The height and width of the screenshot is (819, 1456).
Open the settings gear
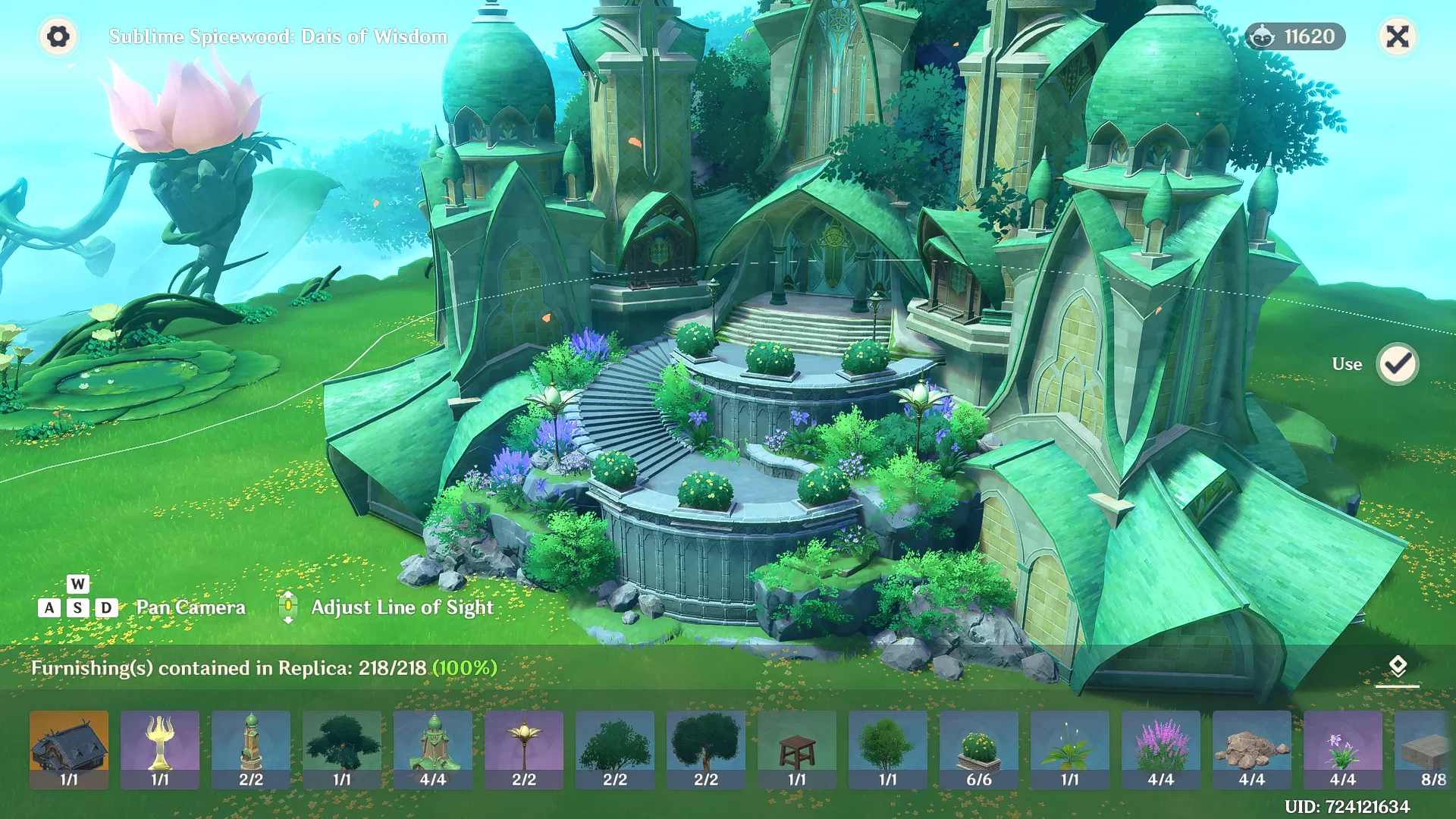tap(57, 36)
